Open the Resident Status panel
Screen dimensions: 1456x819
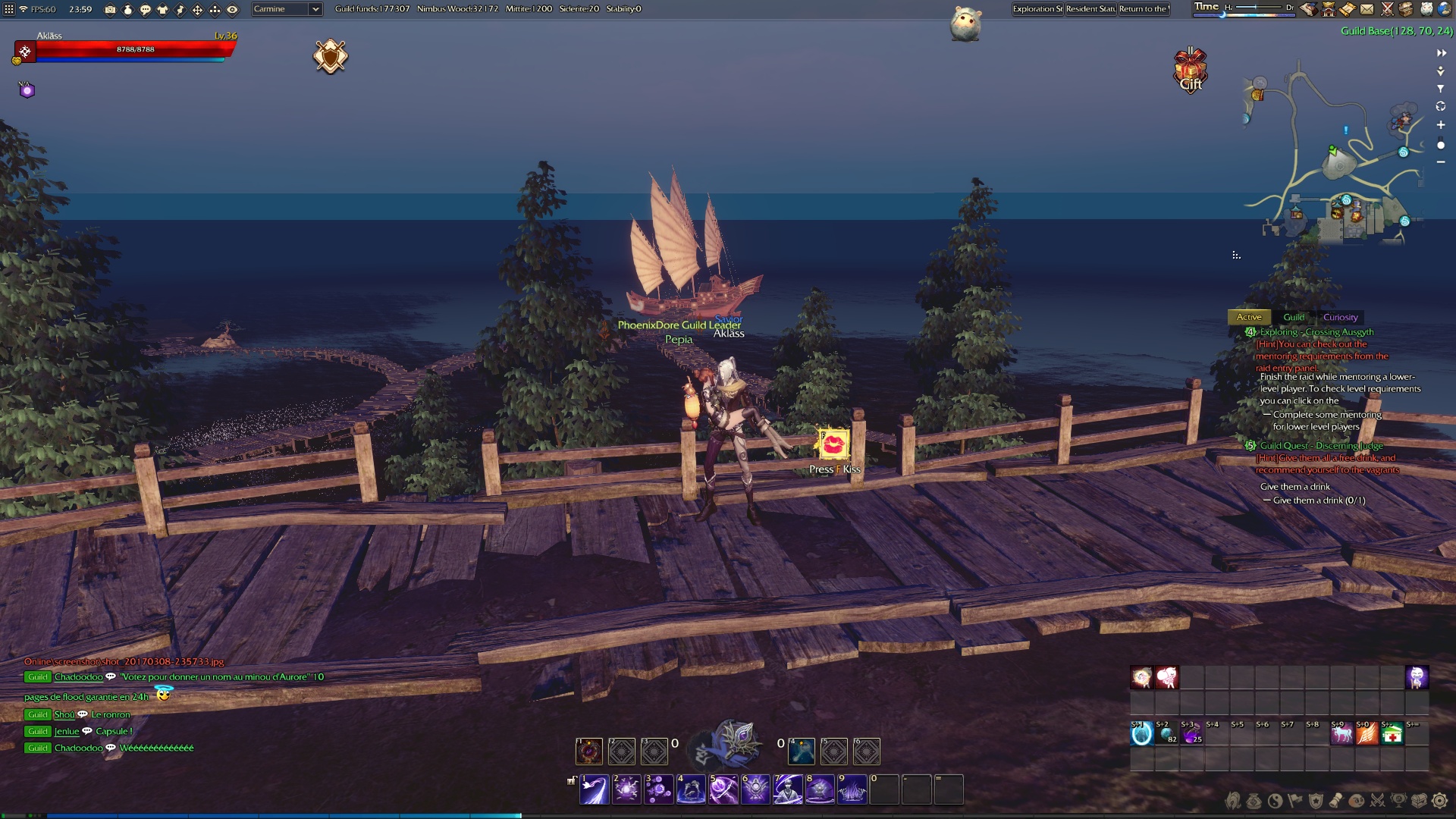[x=1090, y=9]
